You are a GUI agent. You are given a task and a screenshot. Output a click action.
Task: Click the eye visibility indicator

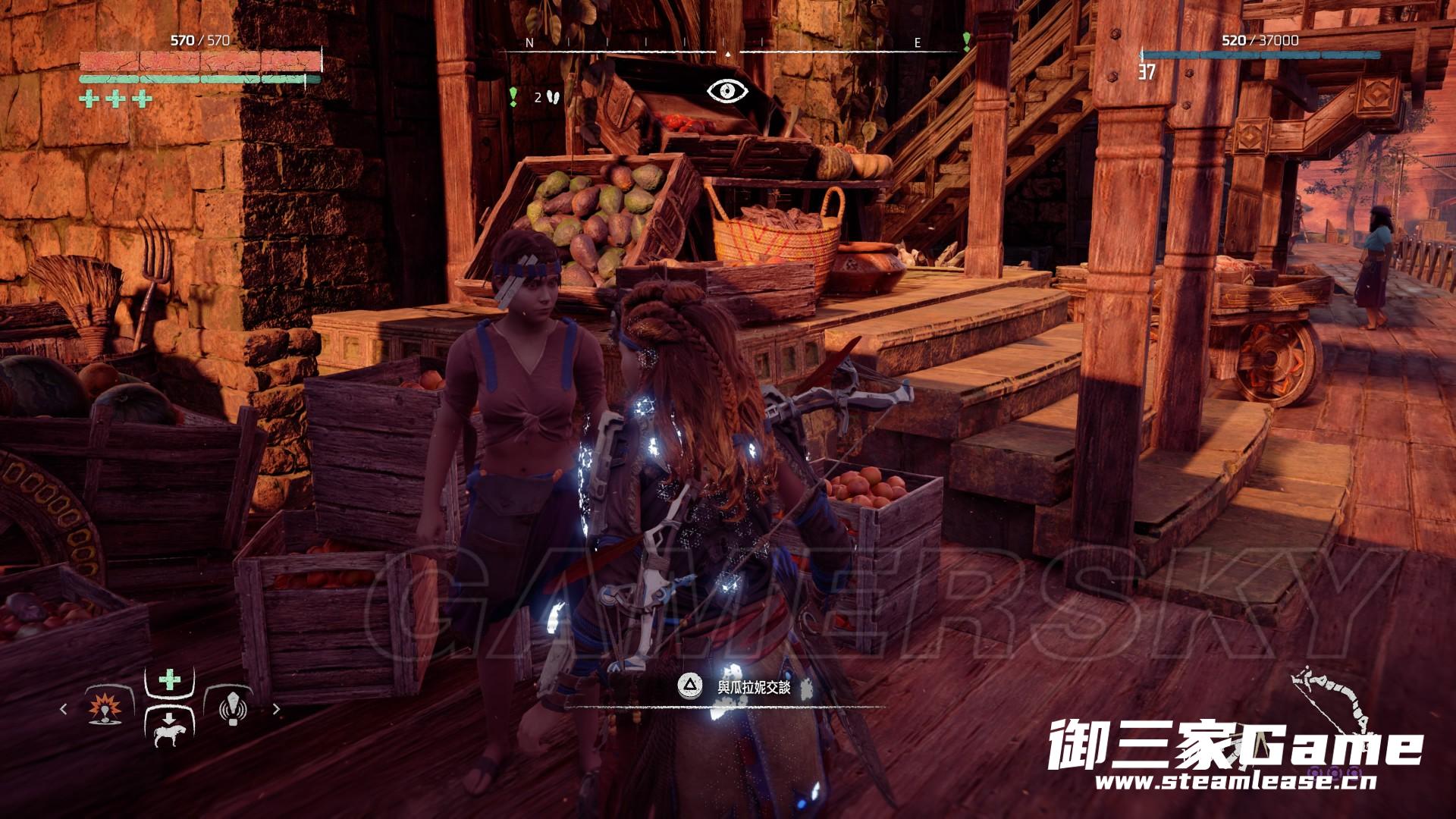tap(727, 91)
